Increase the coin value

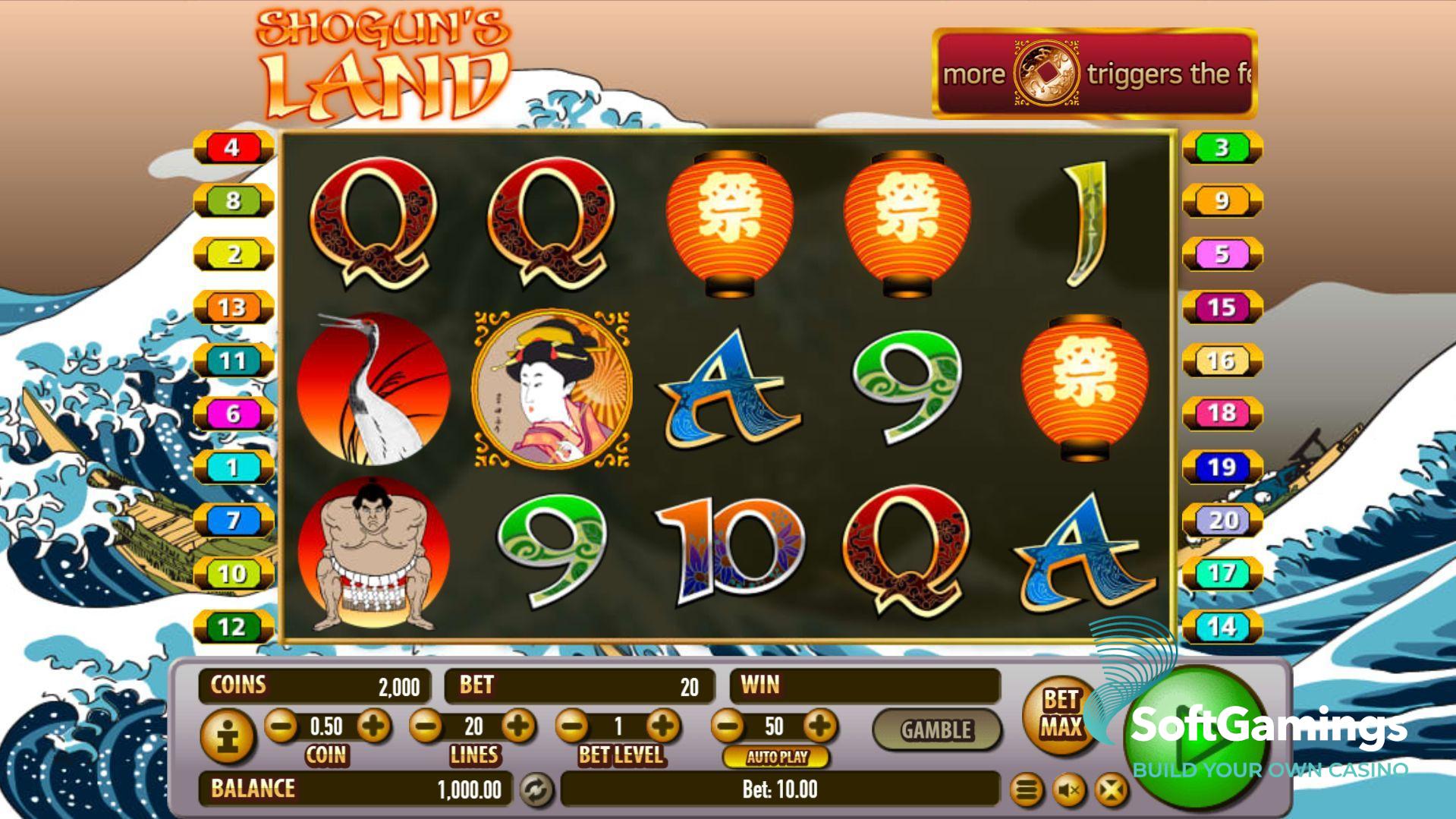coord(373,726)
